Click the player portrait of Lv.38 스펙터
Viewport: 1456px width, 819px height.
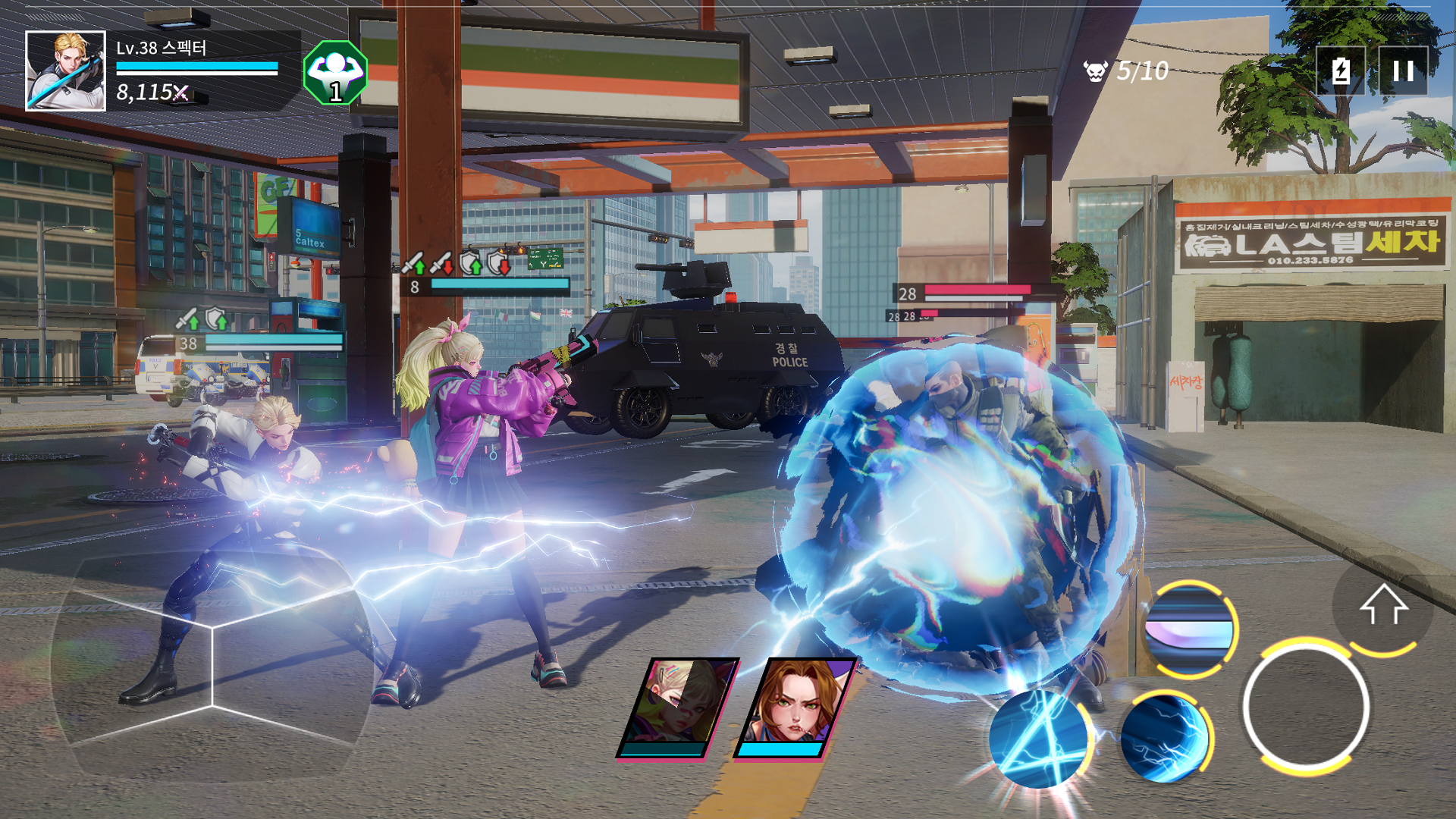pos(64,70)
